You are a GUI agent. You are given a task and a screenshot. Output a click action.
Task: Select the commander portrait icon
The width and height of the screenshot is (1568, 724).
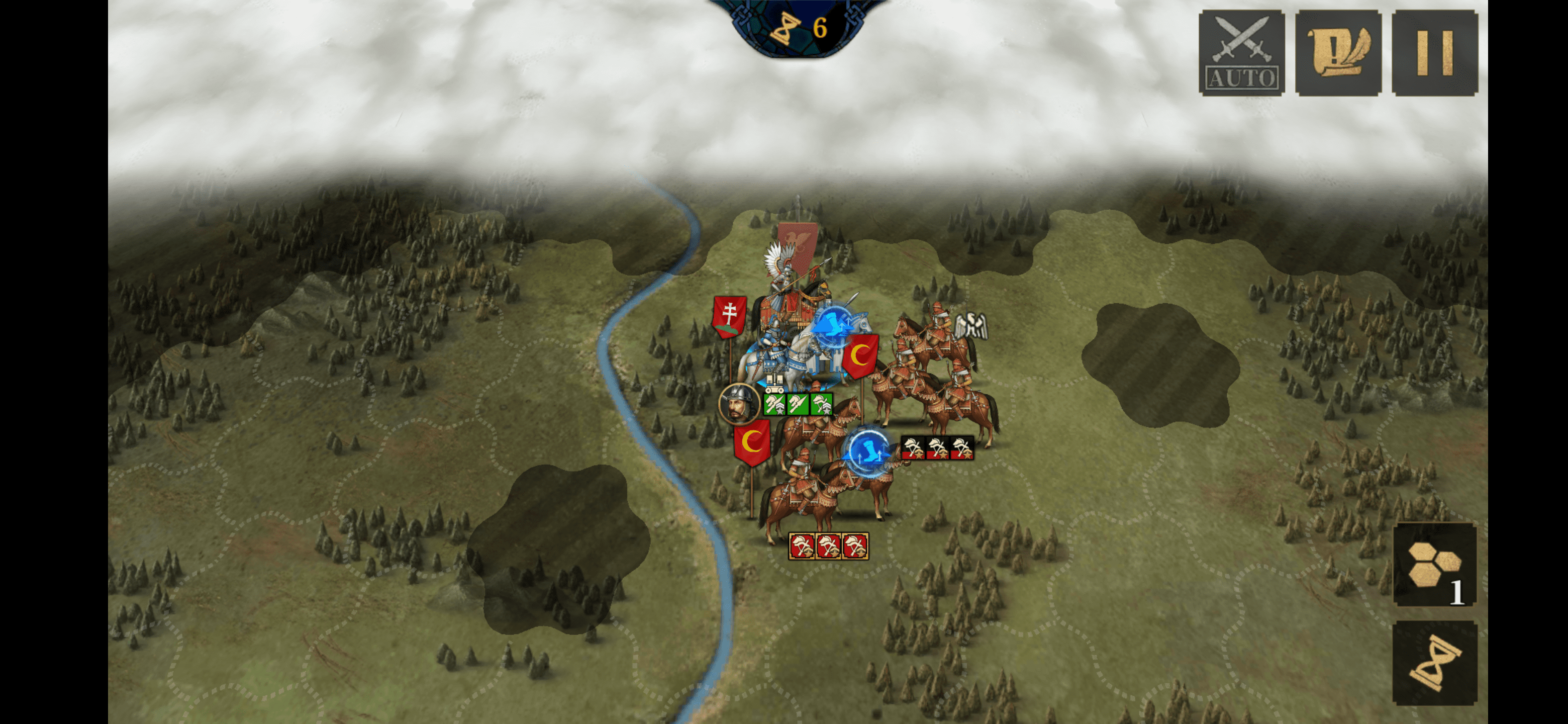[738, 403]
